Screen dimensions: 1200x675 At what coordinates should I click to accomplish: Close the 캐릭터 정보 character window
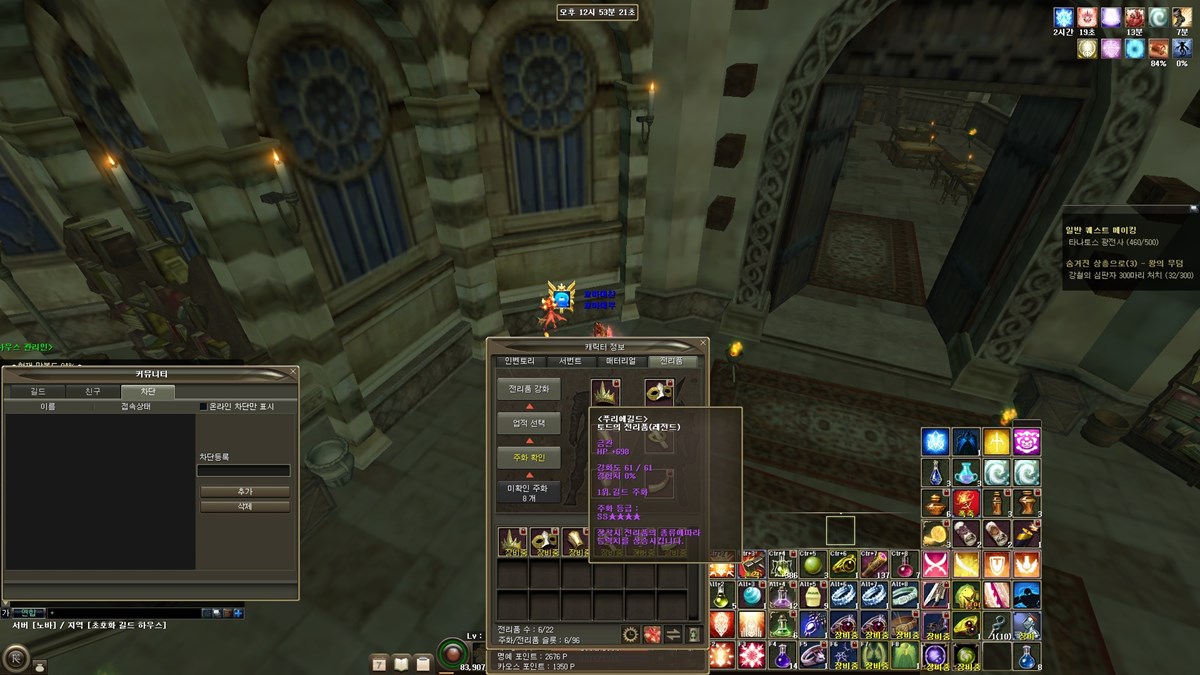pos(703,343)
